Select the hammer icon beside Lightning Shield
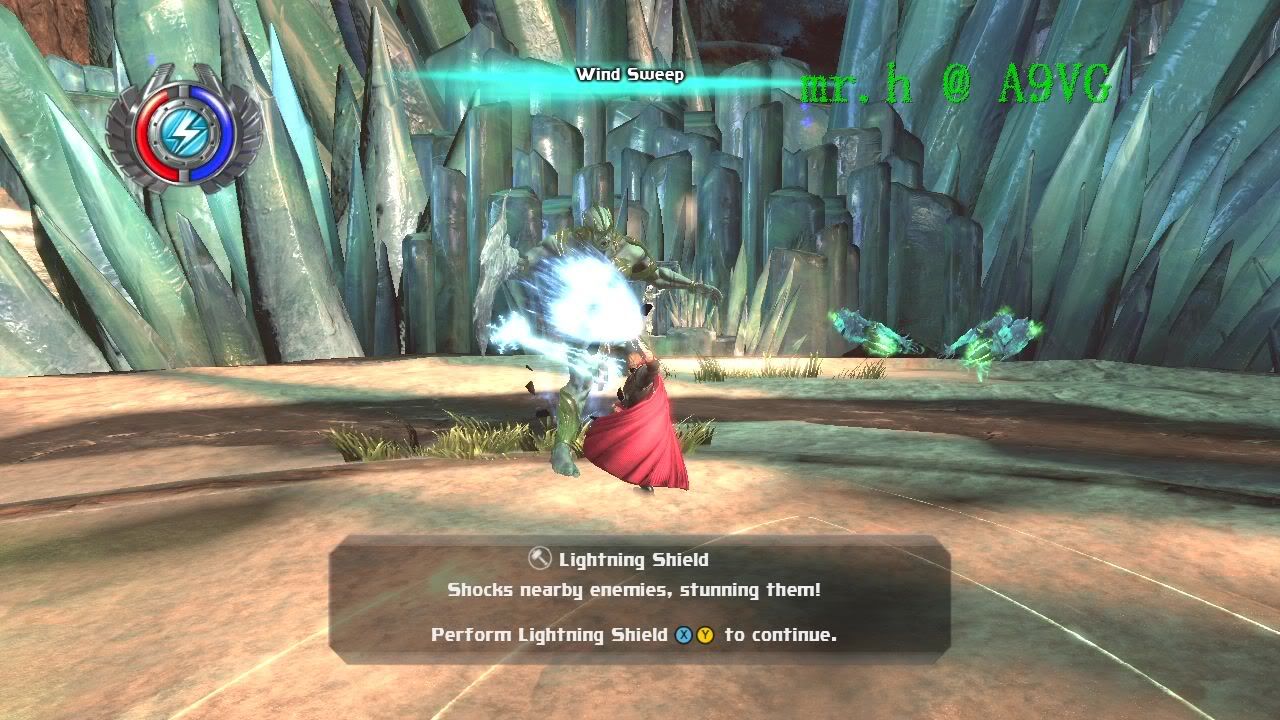The height and width of the screenshot is (720, 1280). [x=540, y=559]
